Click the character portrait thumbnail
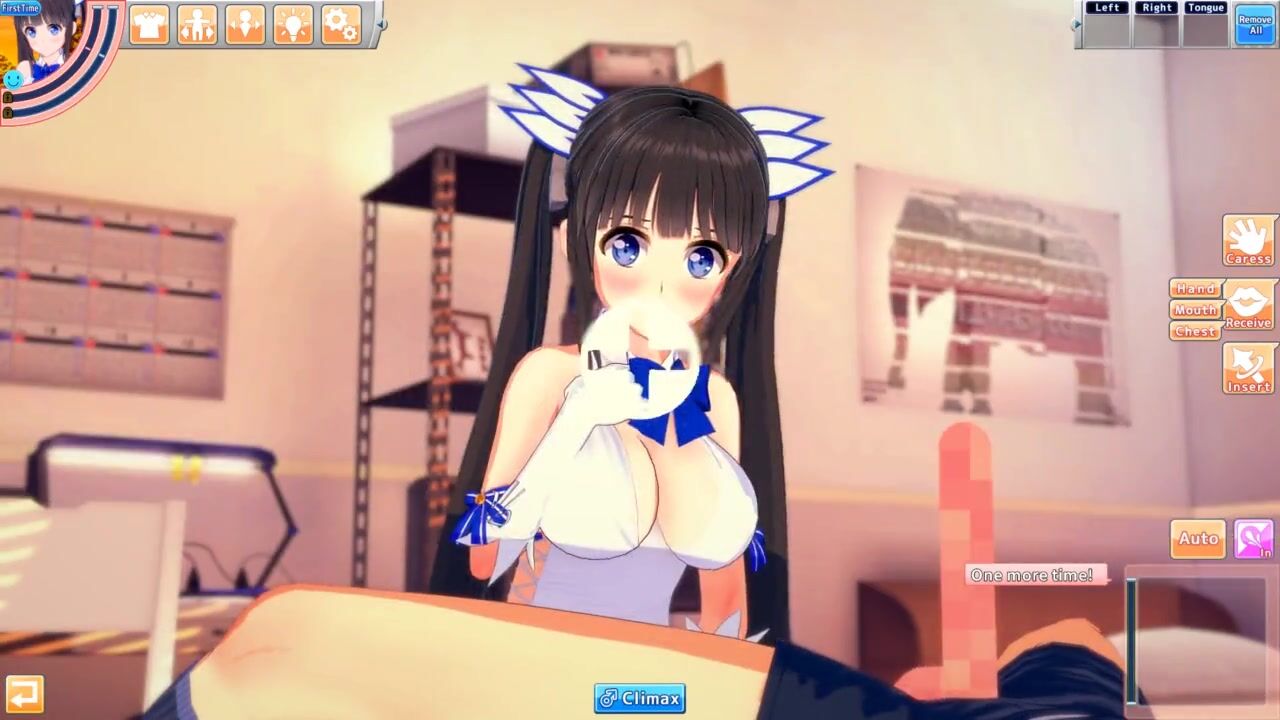Screen dimensions: 1280x720 click(x=42, y=45)
